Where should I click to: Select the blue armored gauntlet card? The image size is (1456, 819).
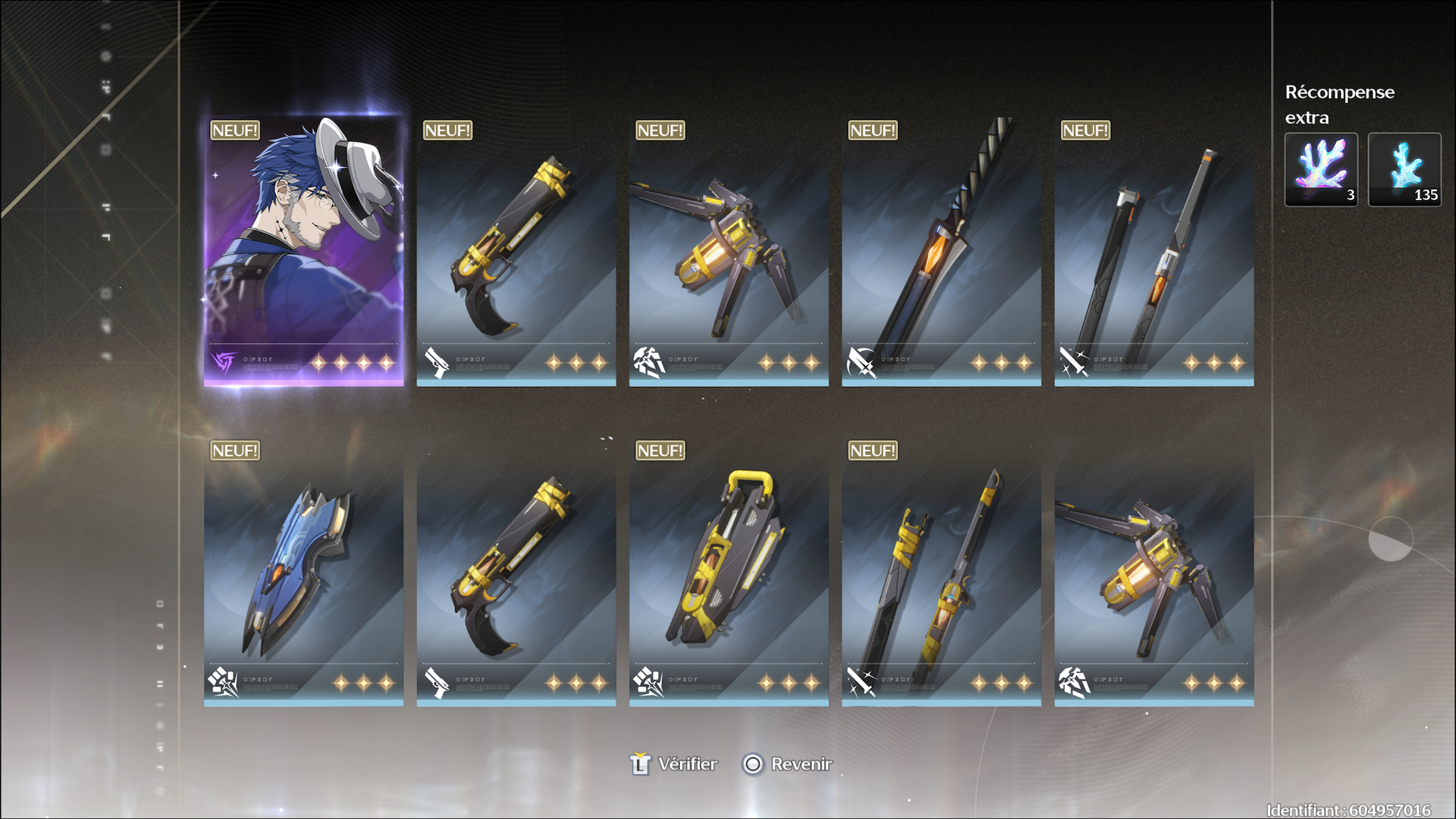(x=303, y=573)
